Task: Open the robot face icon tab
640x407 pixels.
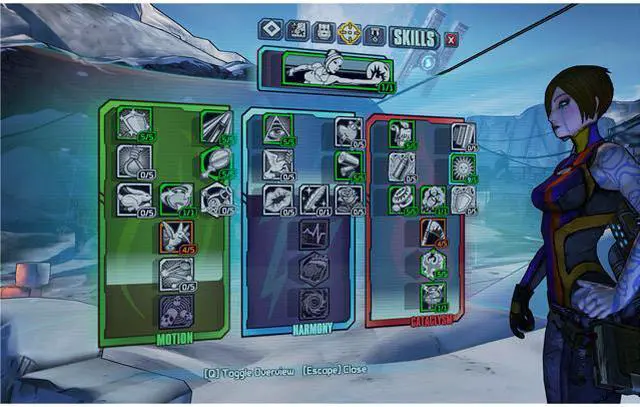Action: click(323, 32)
